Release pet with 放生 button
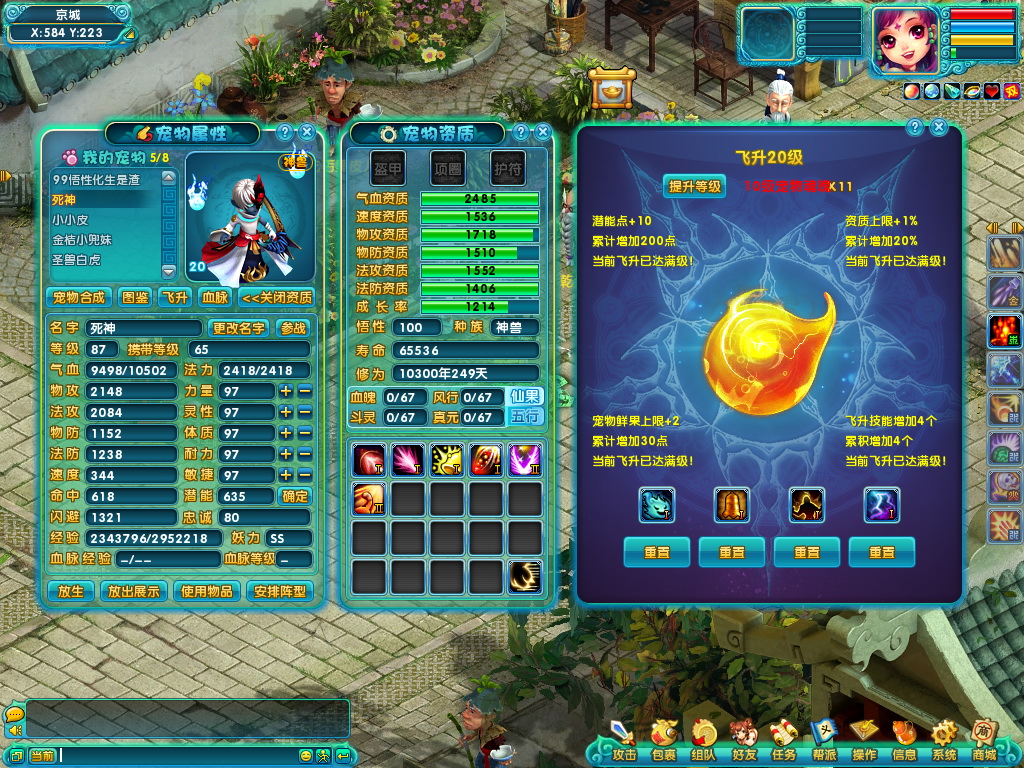Viewport: 1024px width, 768px height. coord(71,591)
